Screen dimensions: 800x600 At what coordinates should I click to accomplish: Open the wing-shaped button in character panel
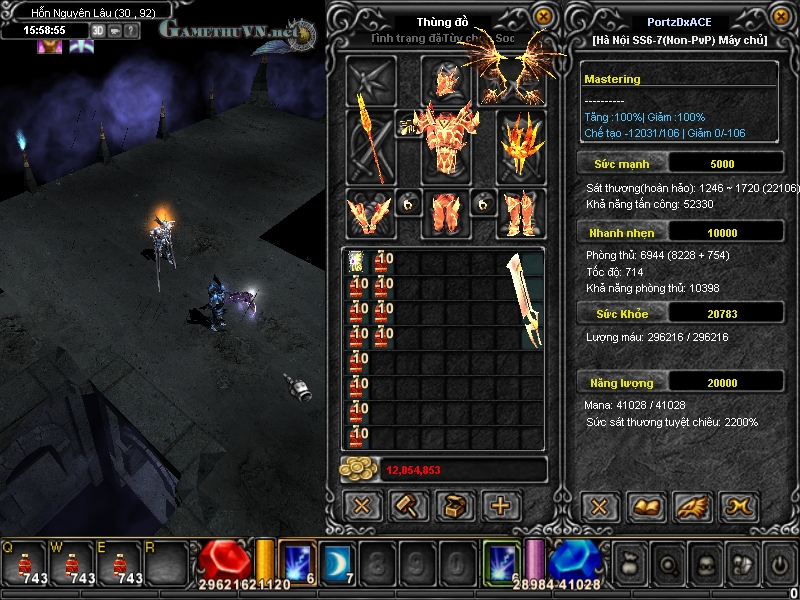pos(692,506)
